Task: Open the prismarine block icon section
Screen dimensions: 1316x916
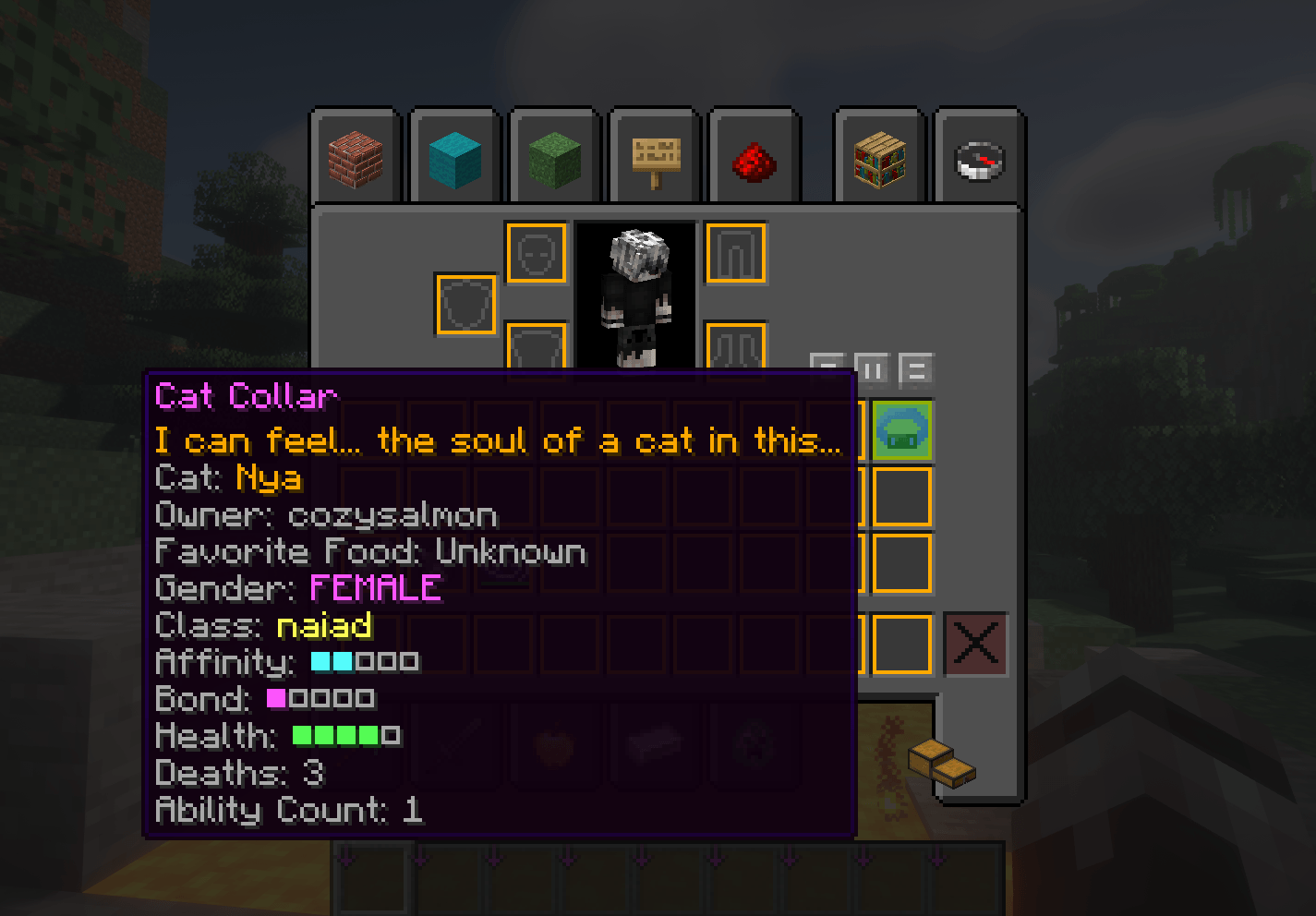Action: click(453, 157)
